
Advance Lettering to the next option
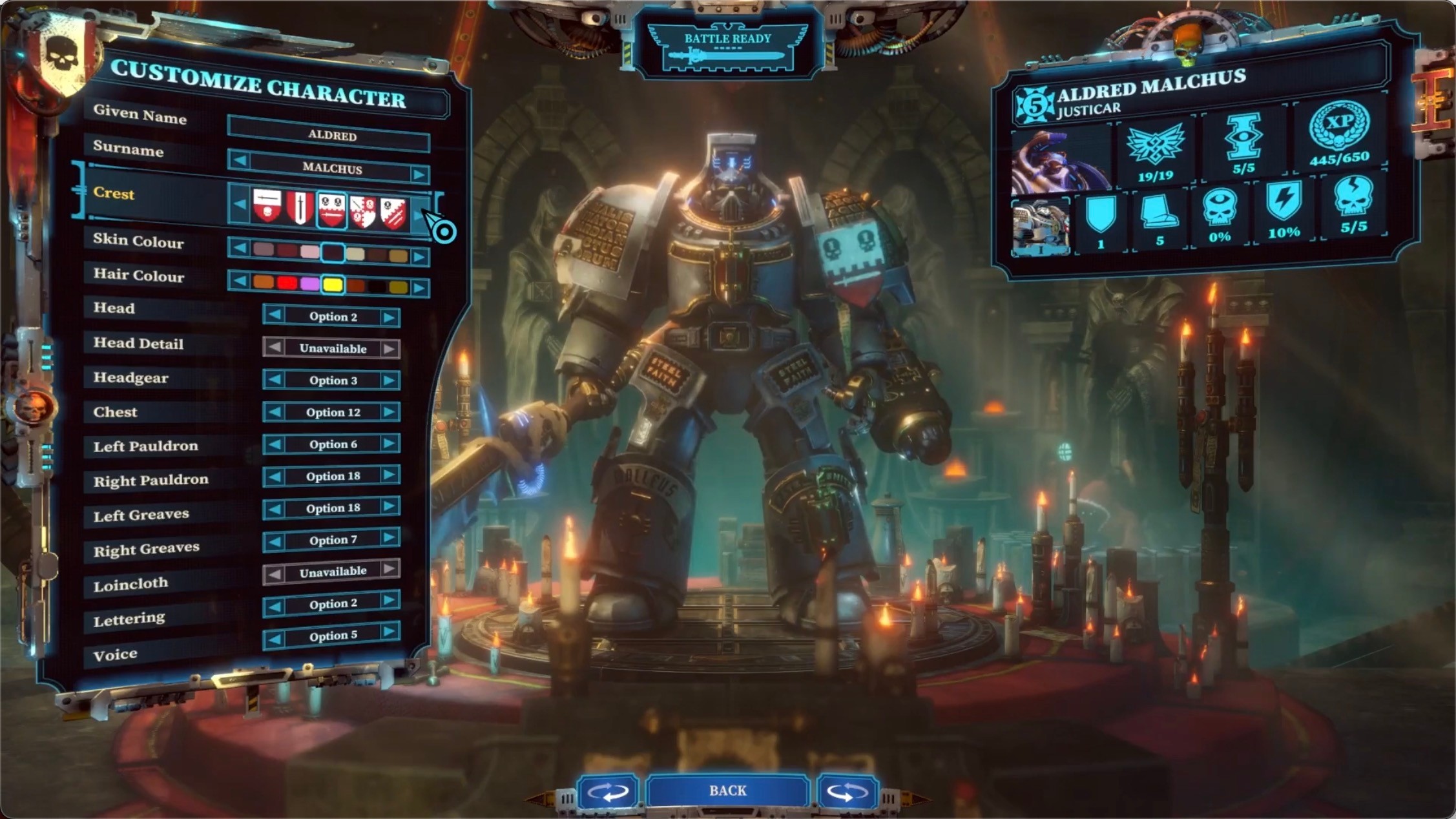pos(389,601)
